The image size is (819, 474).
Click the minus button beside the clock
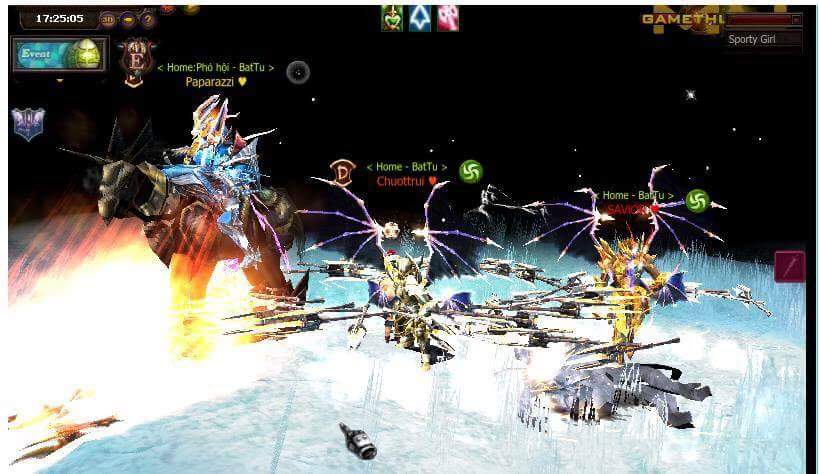[128, 19]
